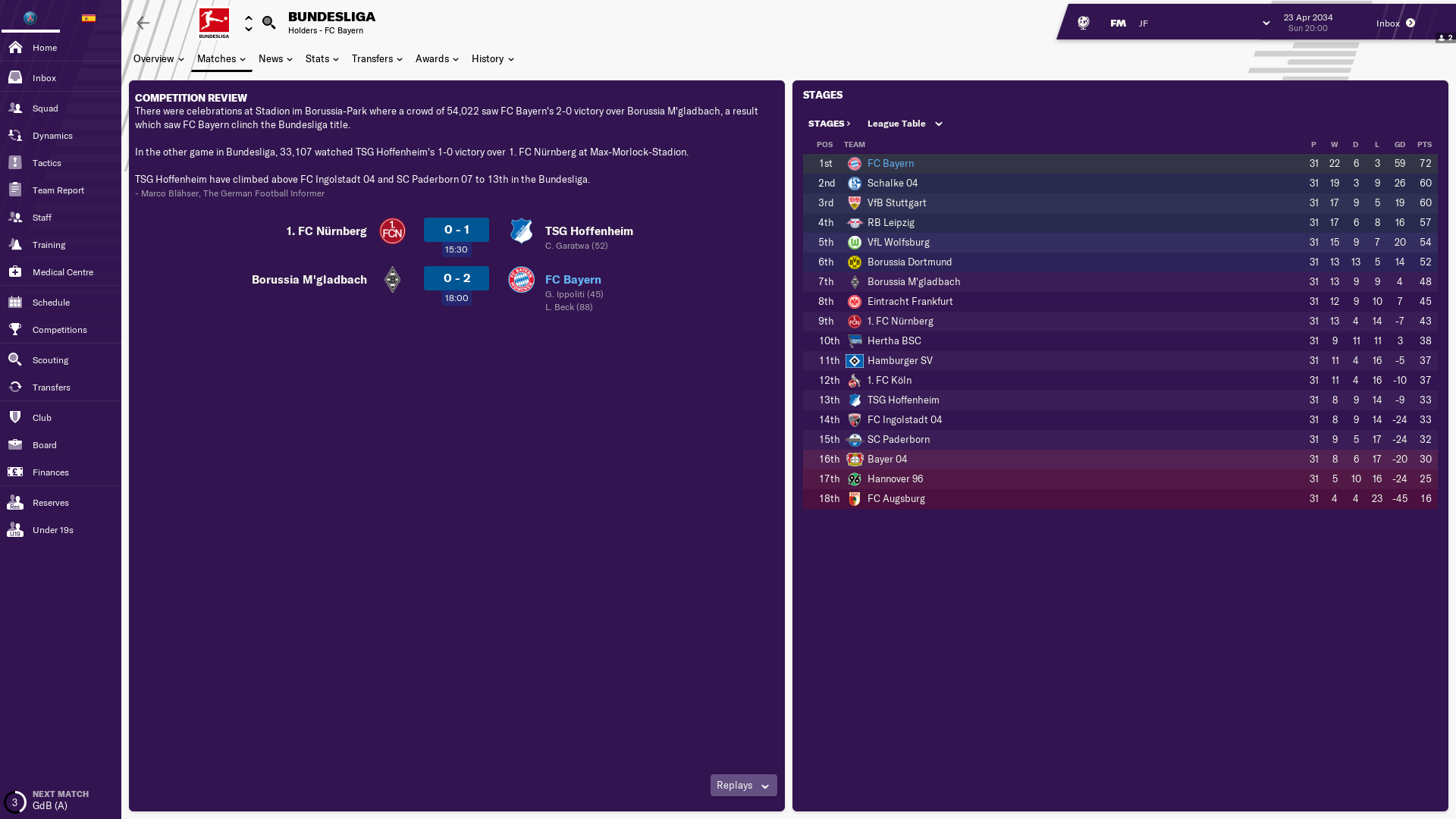Click FC Augsburg in the table
The height and width of the screenshot is (819, 1456).
[896, 499]
